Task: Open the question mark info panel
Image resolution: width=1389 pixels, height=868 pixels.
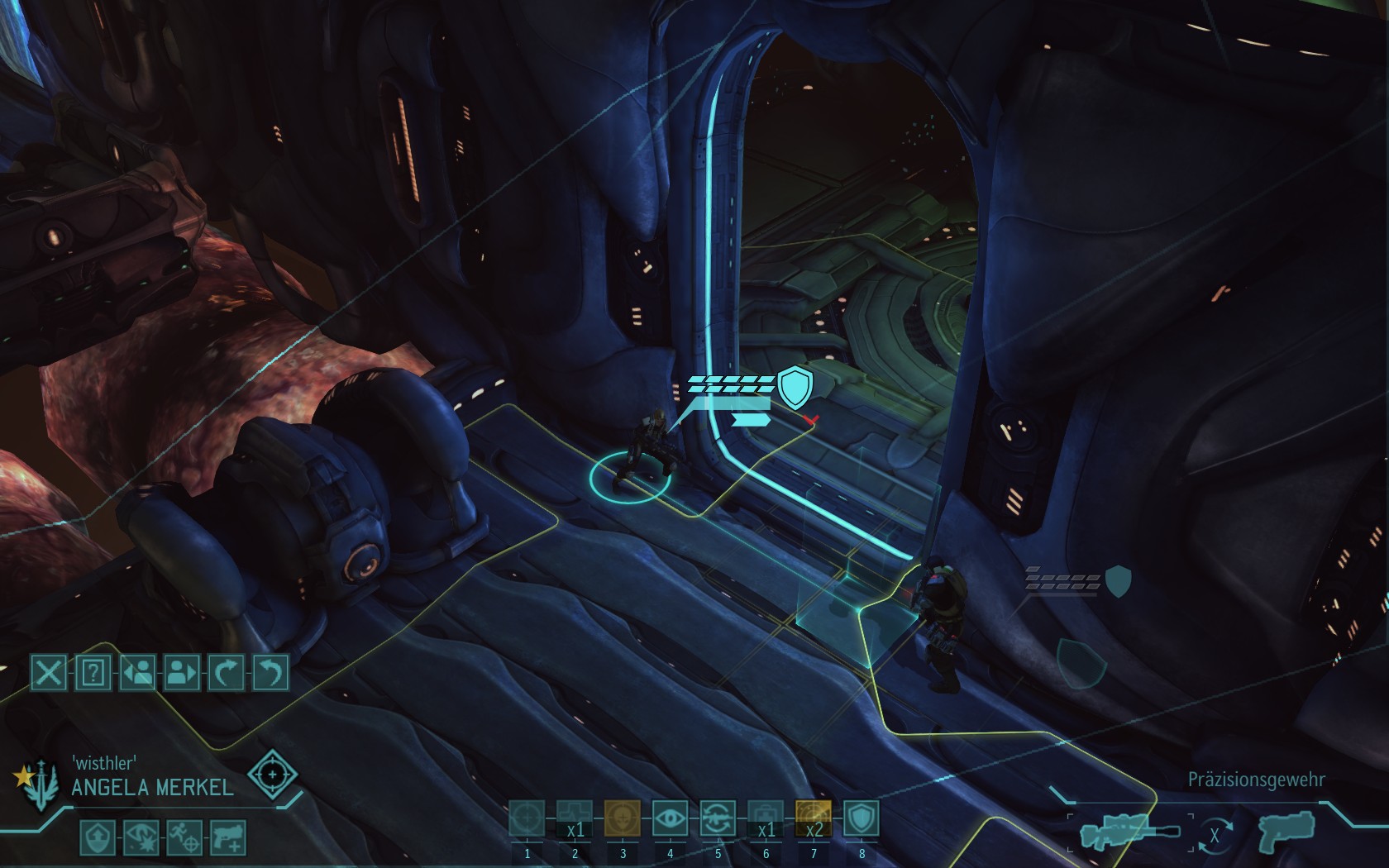Action: point(93,673)
